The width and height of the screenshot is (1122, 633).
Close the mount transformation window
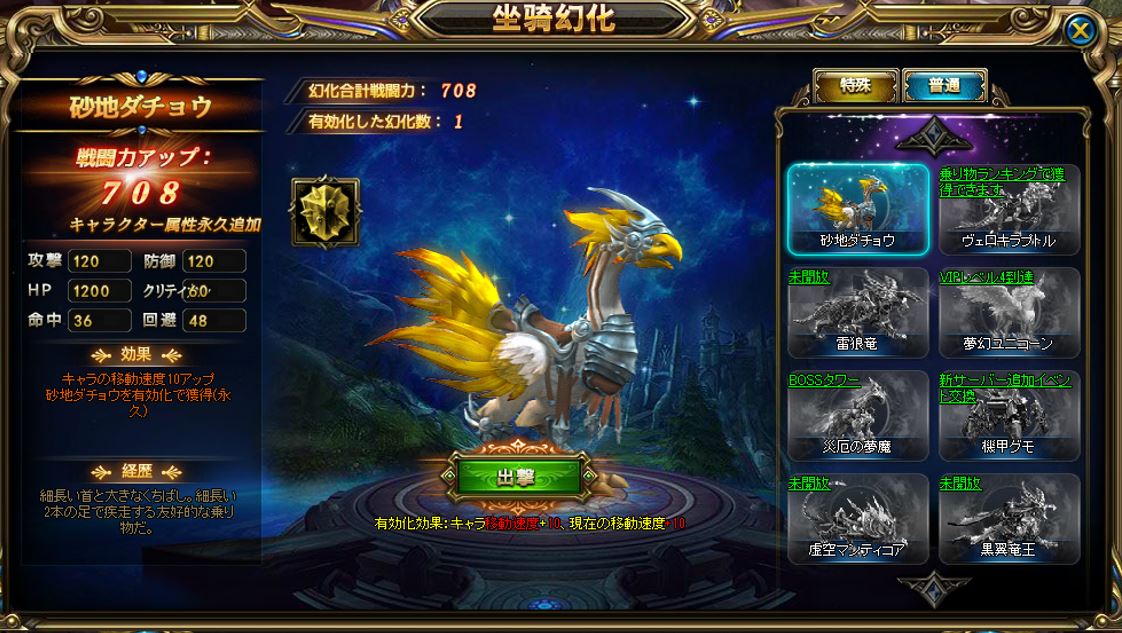(1080, 30)
